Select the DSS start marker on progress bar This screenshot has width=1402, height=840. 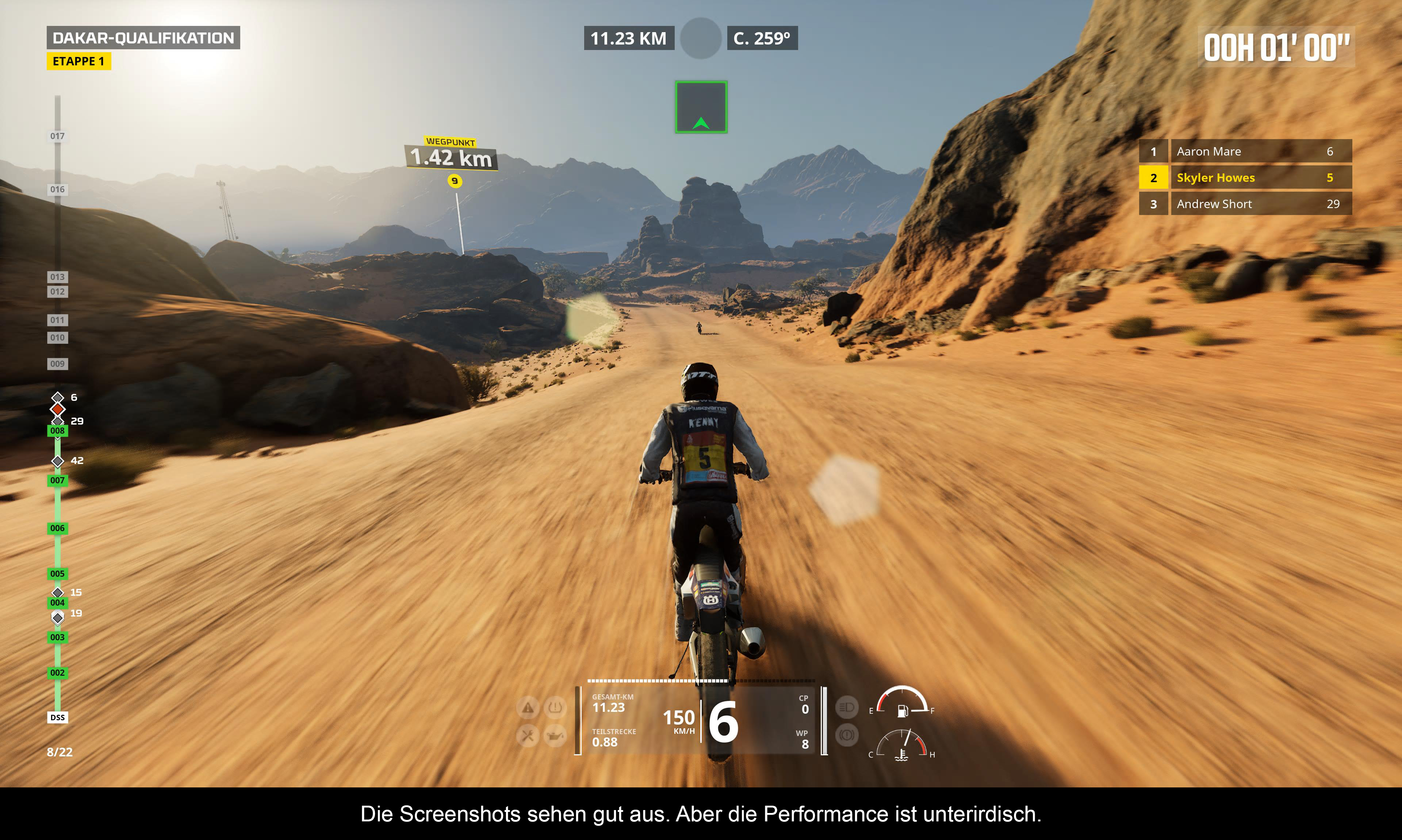point(57,717)
